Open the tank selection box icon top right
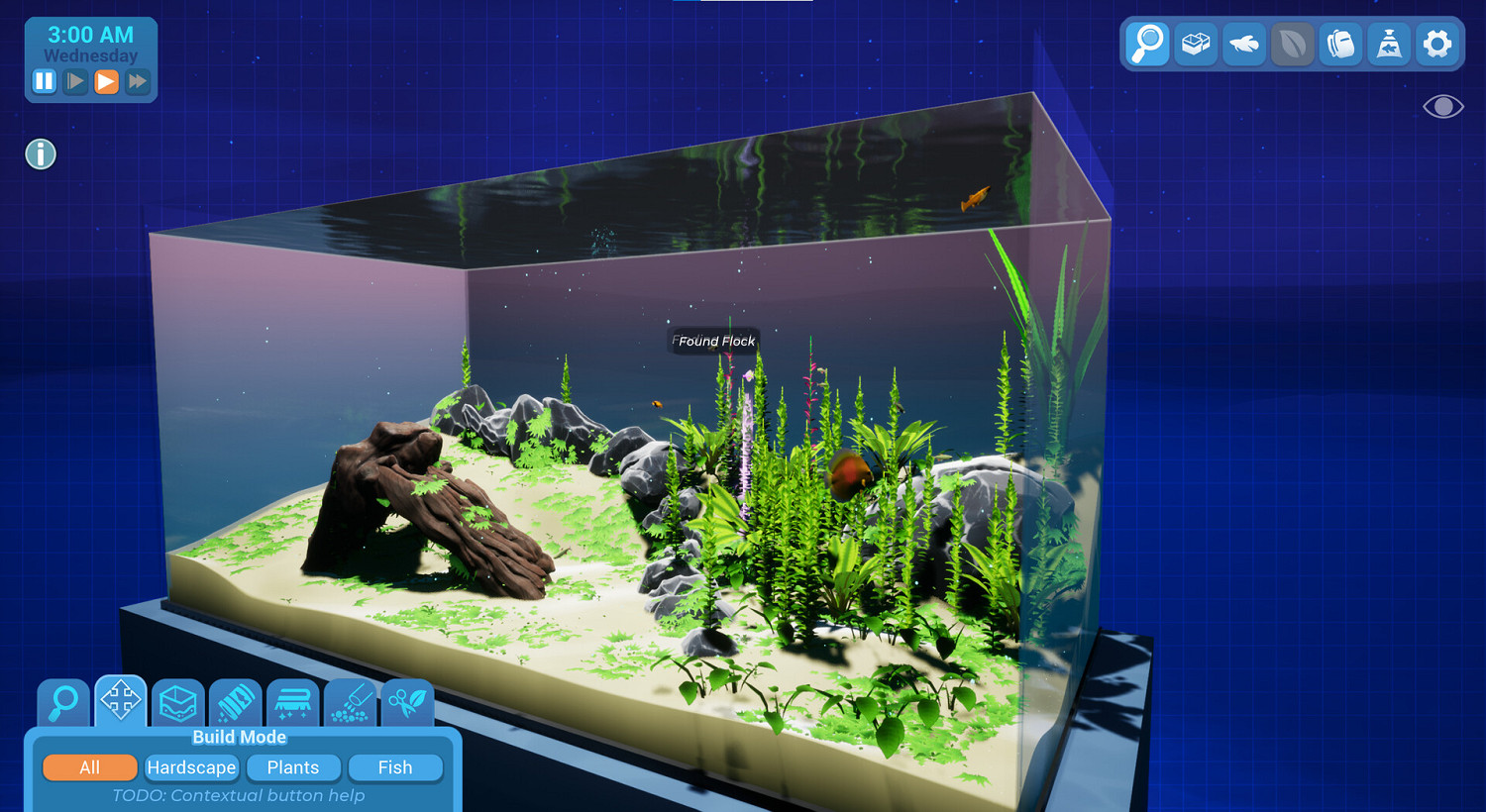The width and height of the screenshot is (1486, 812). [1196, 45]
